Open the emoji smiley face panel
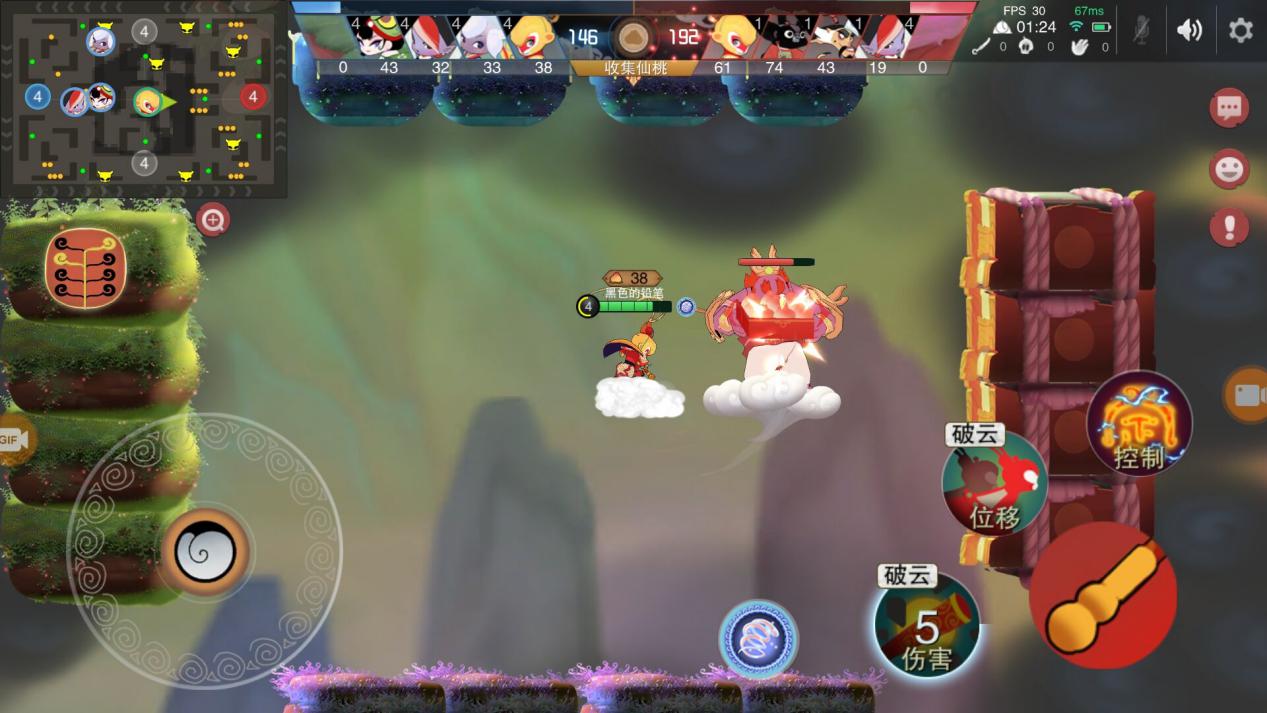The image size is (1267, 713). (1229, 168)
